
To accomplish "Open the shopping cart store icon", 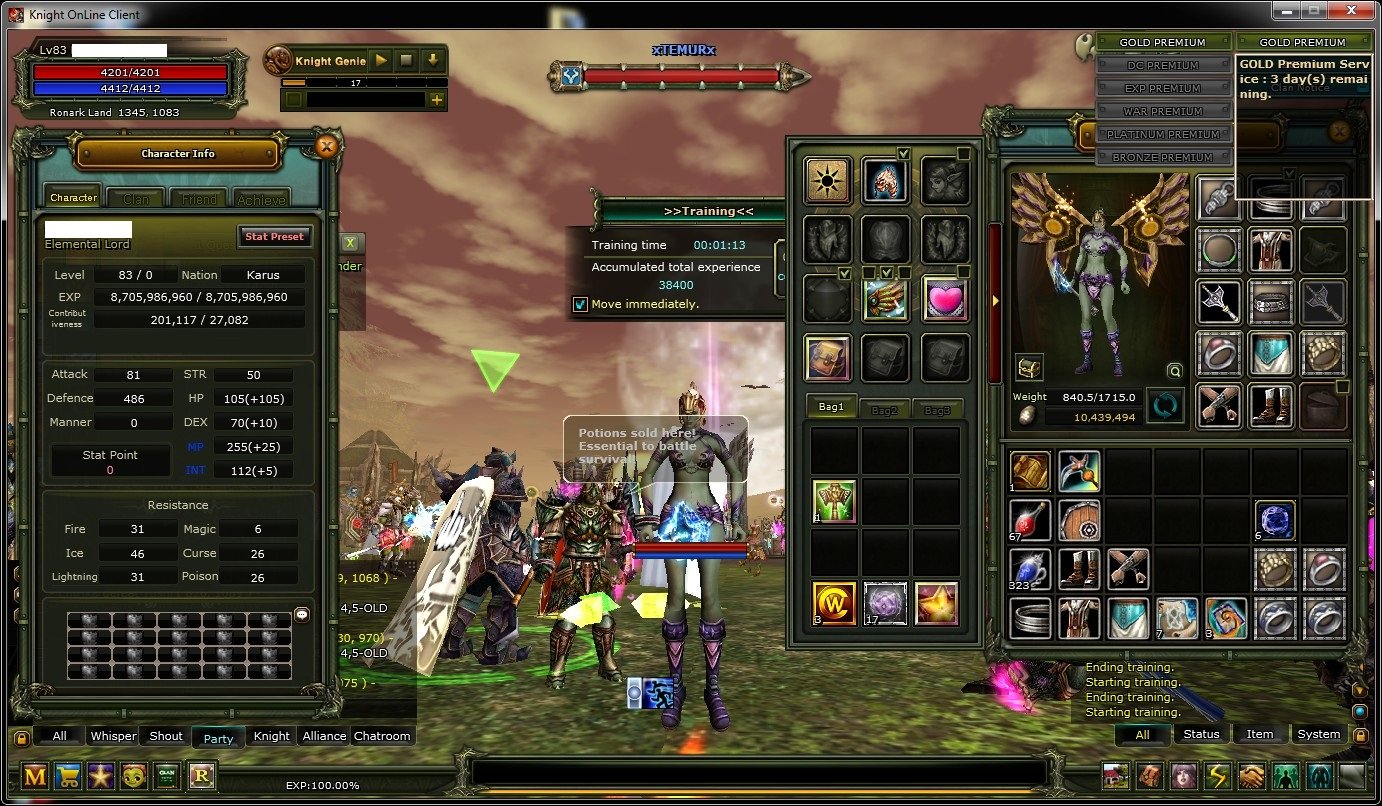I will coord(68,776).
